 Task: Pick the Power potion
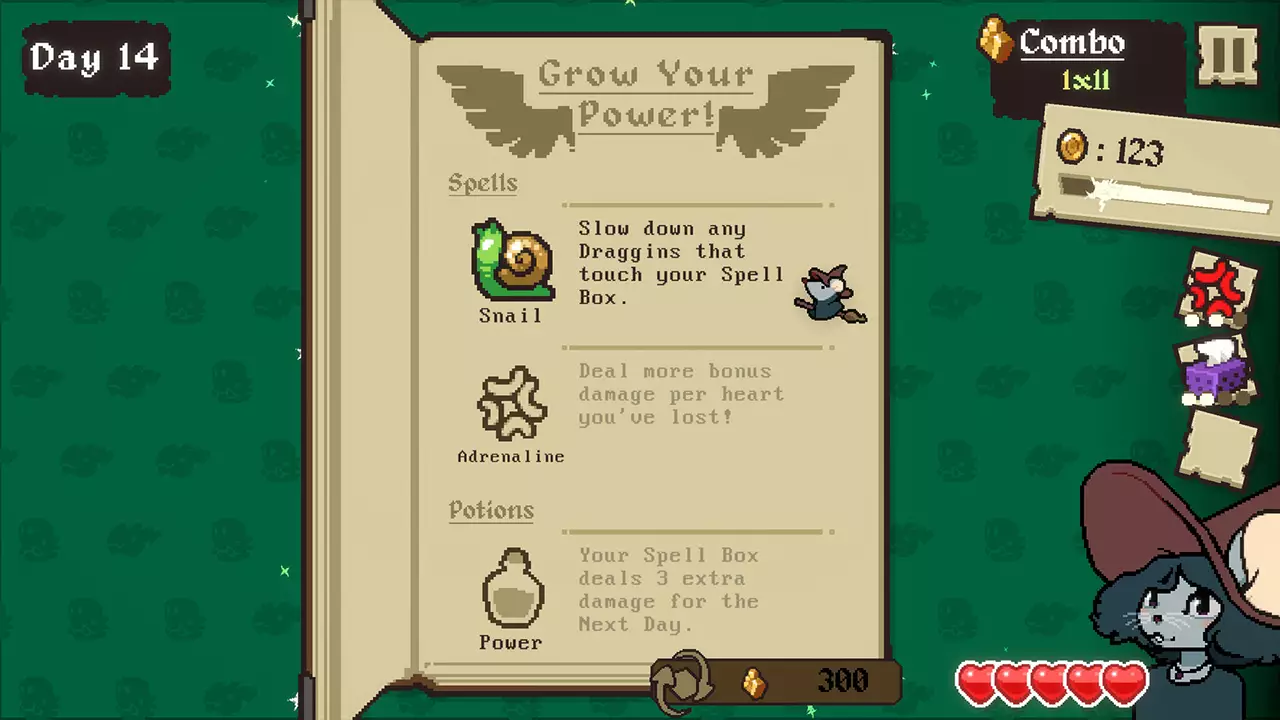coord(512,589)
